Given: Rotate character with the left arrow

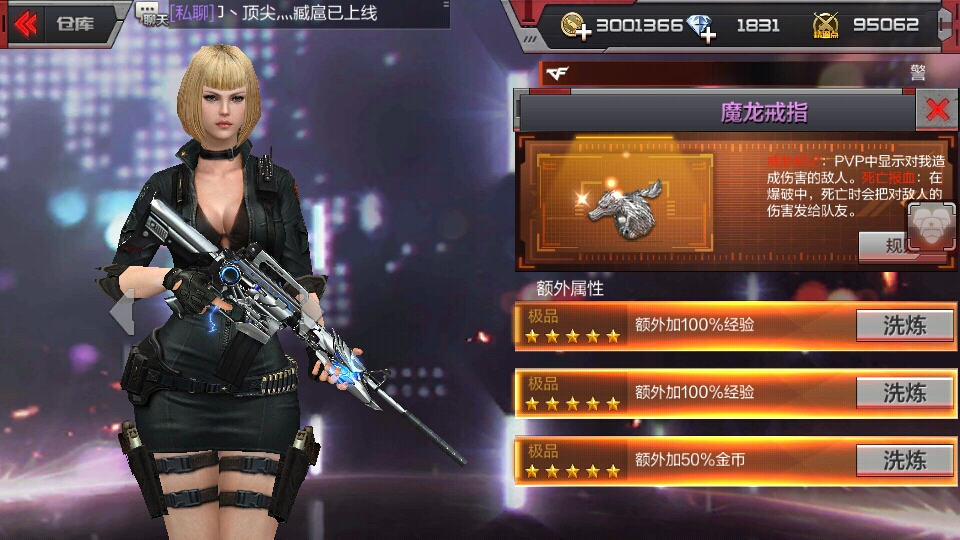Looking at the screenshot, I should point(121,311).
